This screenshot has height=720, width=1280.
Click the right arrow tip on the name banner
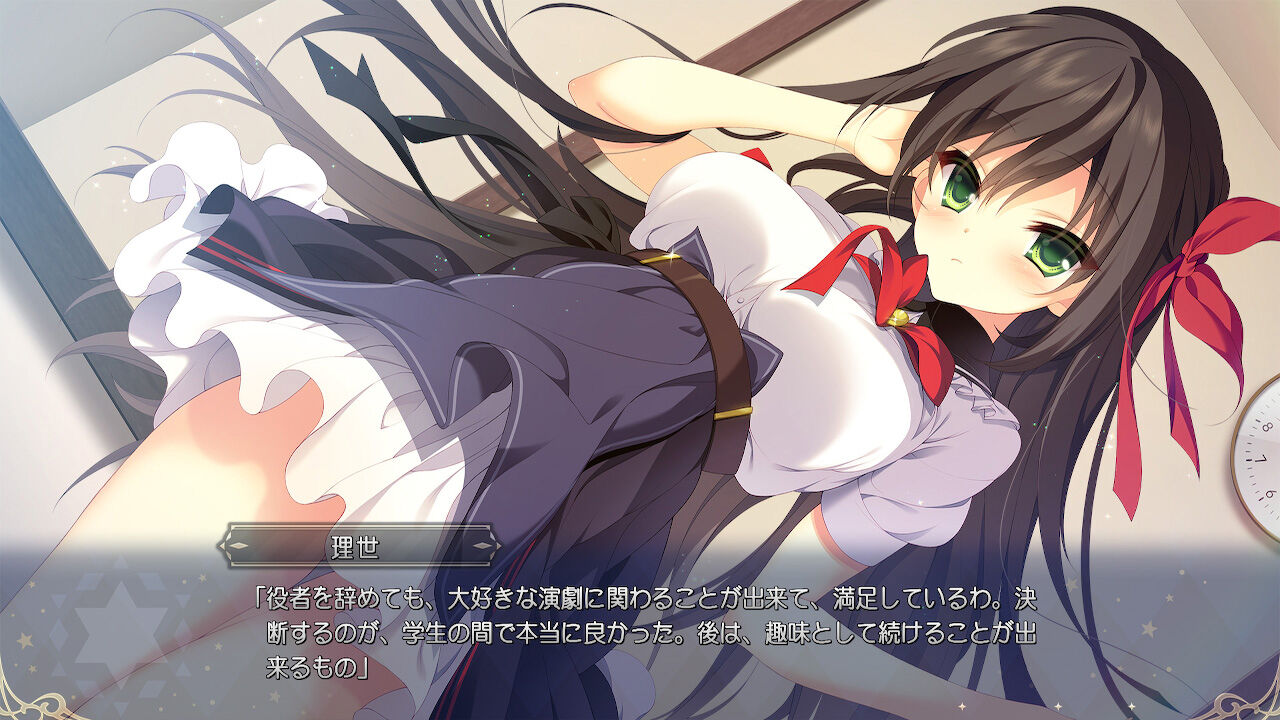point(498,545)
